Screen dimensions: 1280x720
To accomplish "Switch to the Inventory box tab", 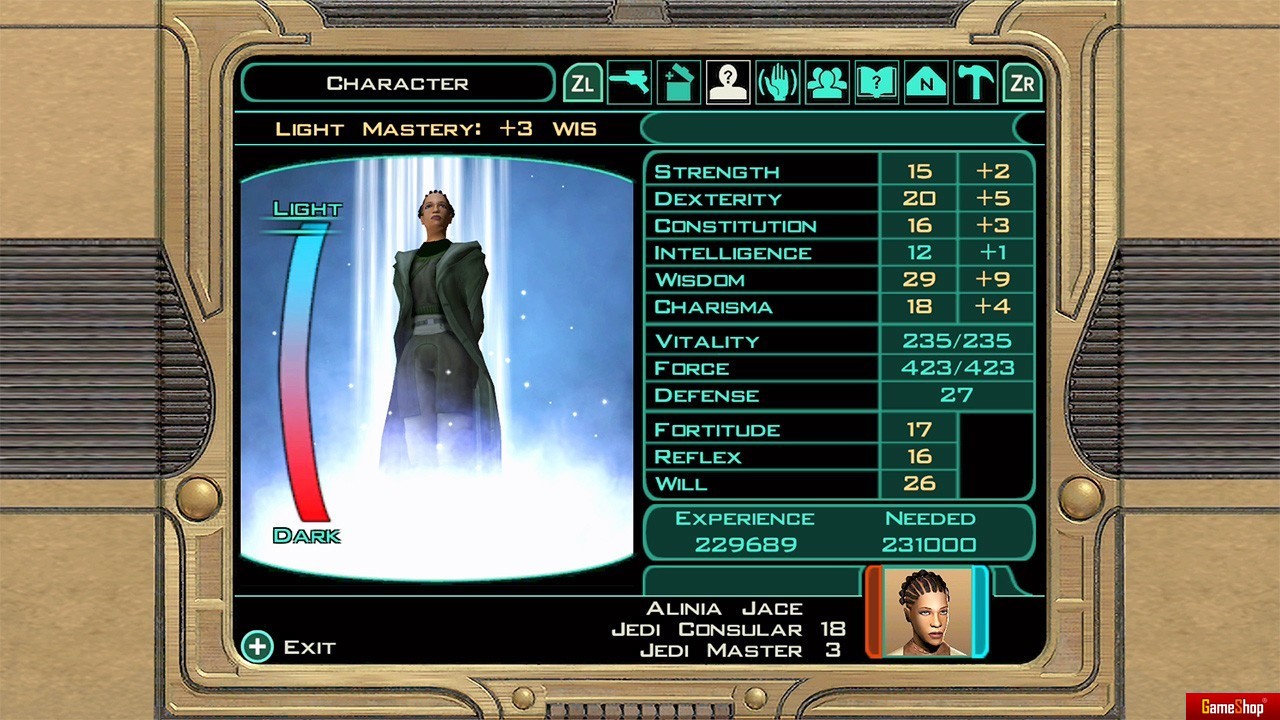I will coord(679,83).
